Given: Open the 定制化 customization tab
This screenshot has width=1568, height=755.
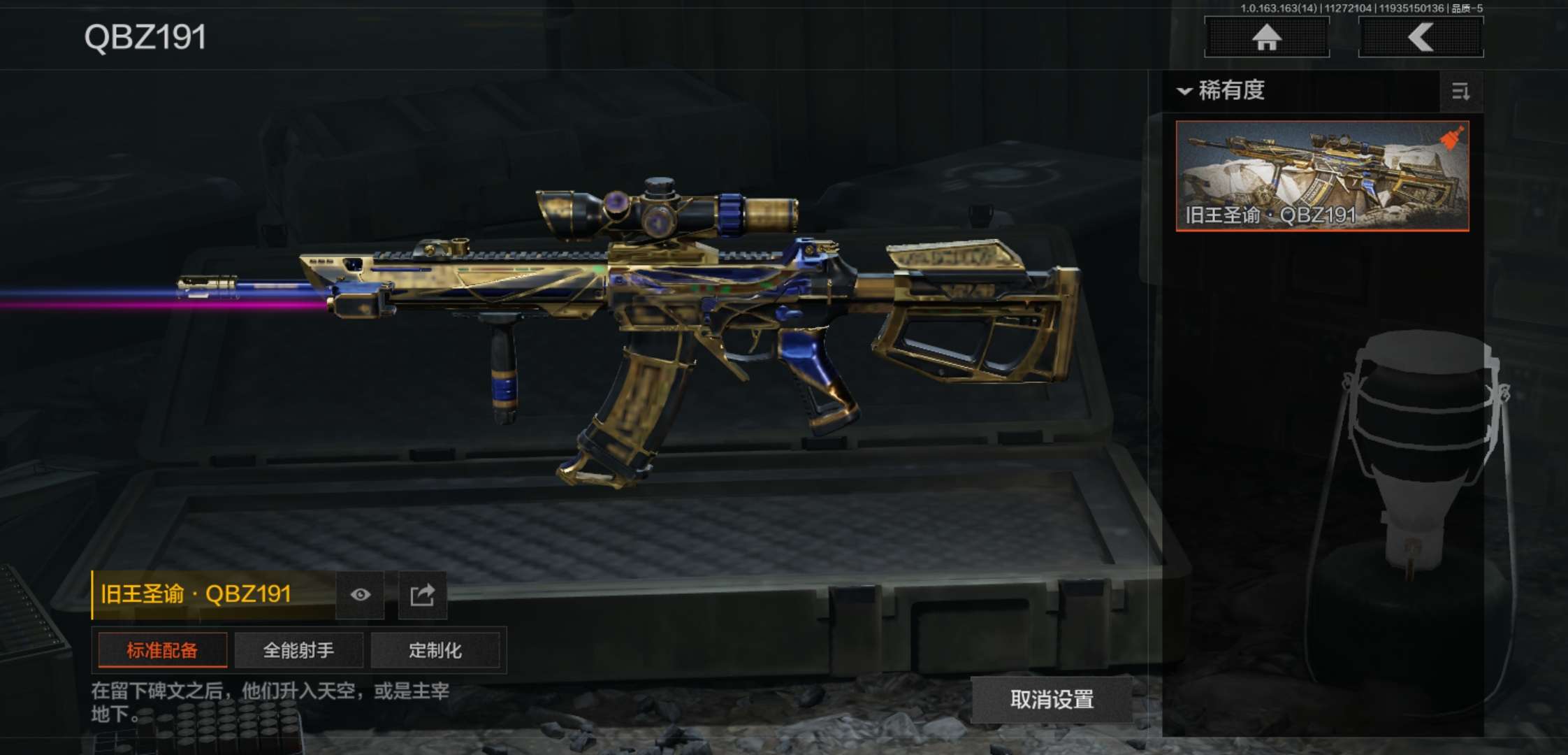Looking at the screenshot, I should pos(435,651).
